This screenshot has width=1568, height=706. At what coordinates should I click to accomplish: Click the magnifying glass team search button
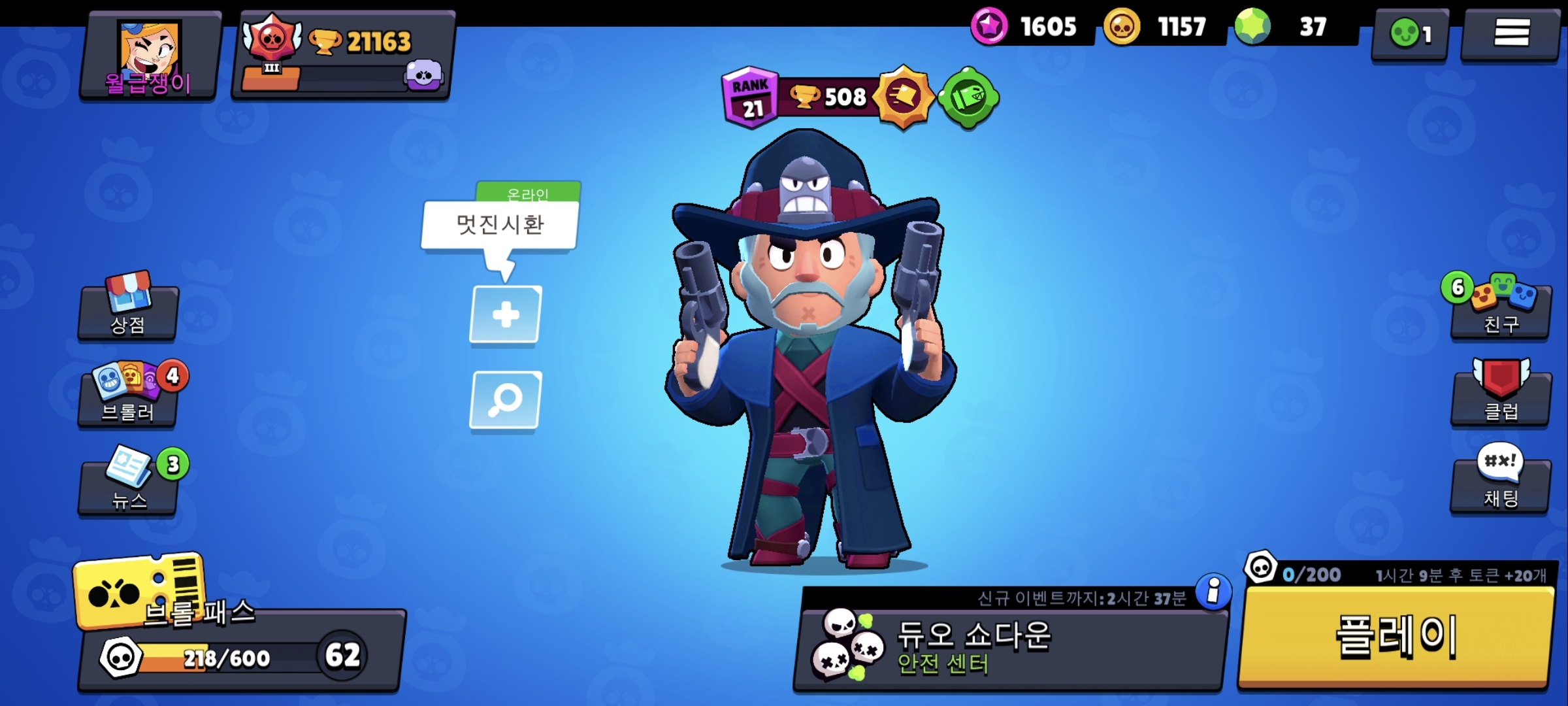[505, 399]
